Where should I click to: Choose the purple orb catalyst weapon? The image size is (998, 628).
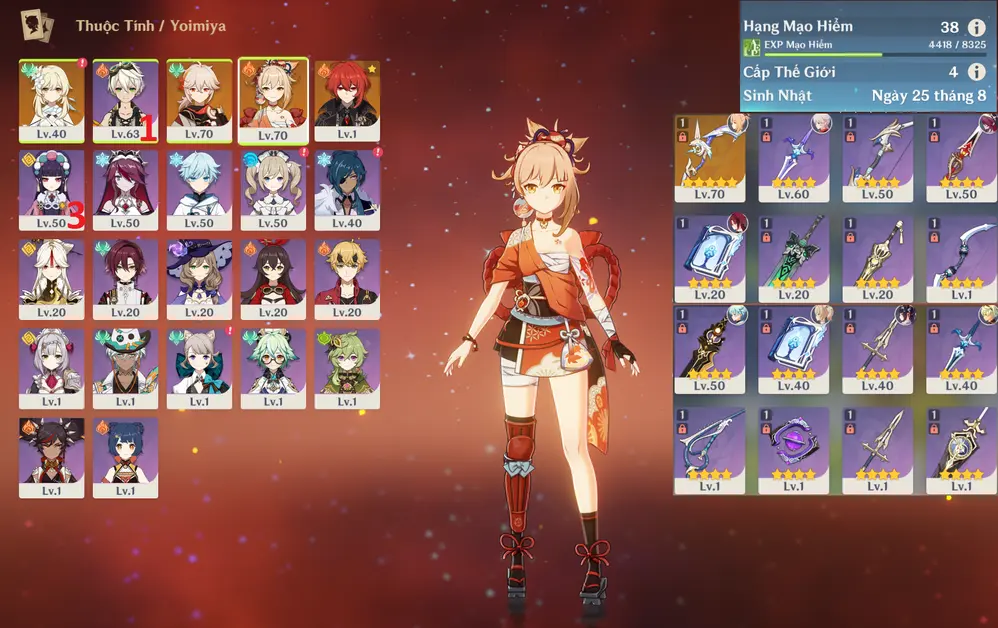[x=794, y=446]
